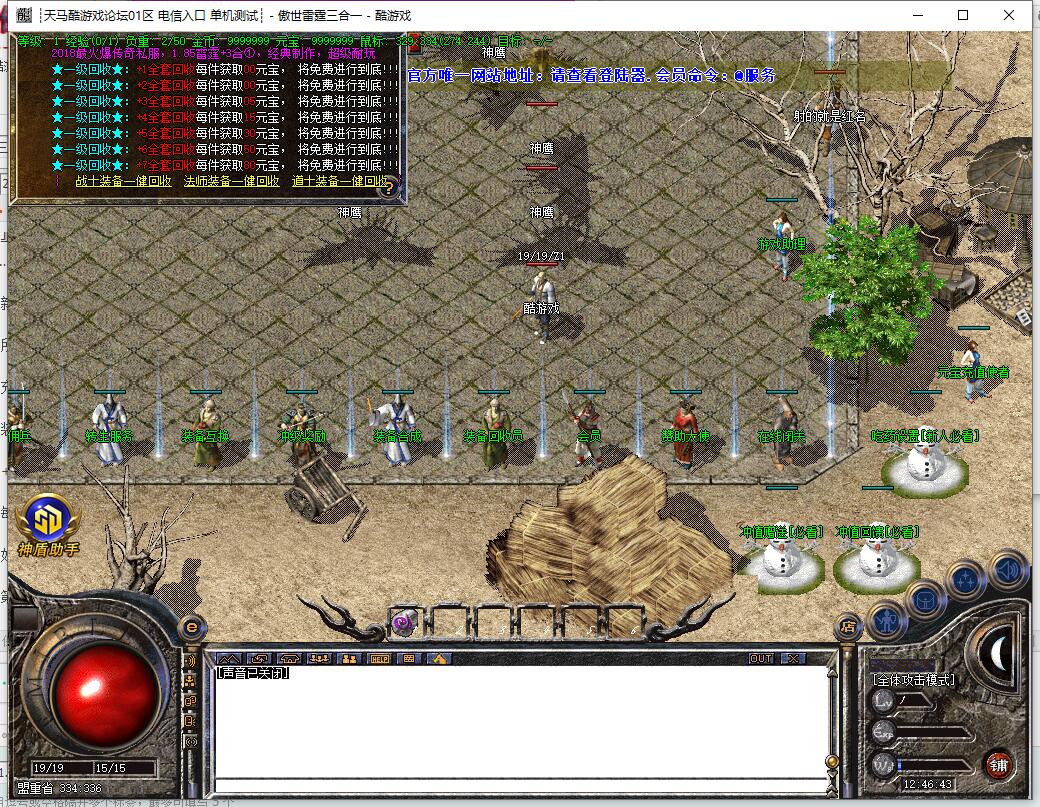Click the OUT logout button
The image size is (1040, 807).
(x=761, y=659)
